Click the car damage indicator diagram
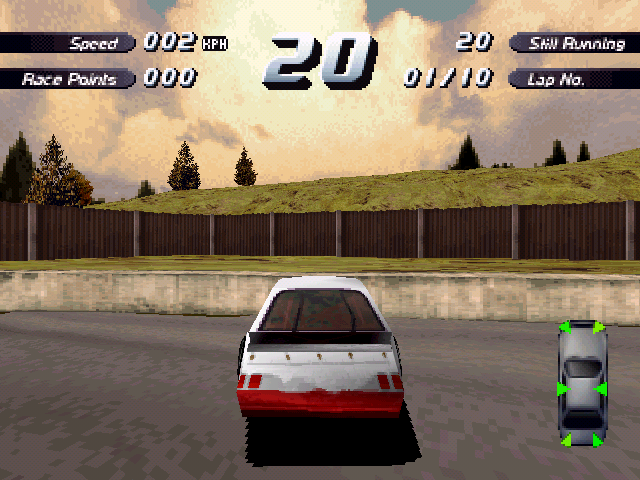Viewport: 640px width, 480px height. click(x=582, y=384)
